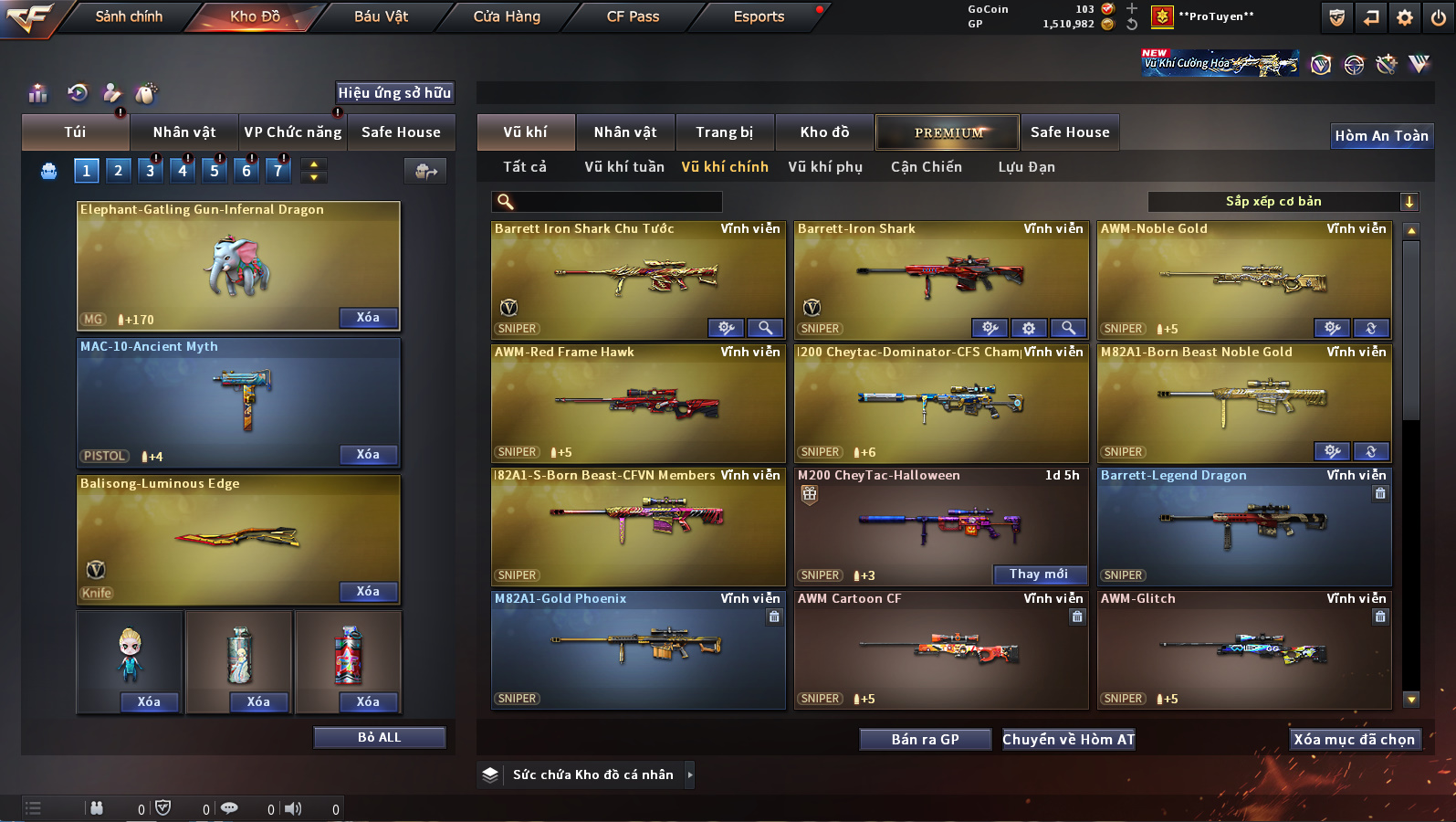Clear the whole bag with Bỏ ALL
The height and width of the screenshot is (822, 1456).
coord(379,738)
